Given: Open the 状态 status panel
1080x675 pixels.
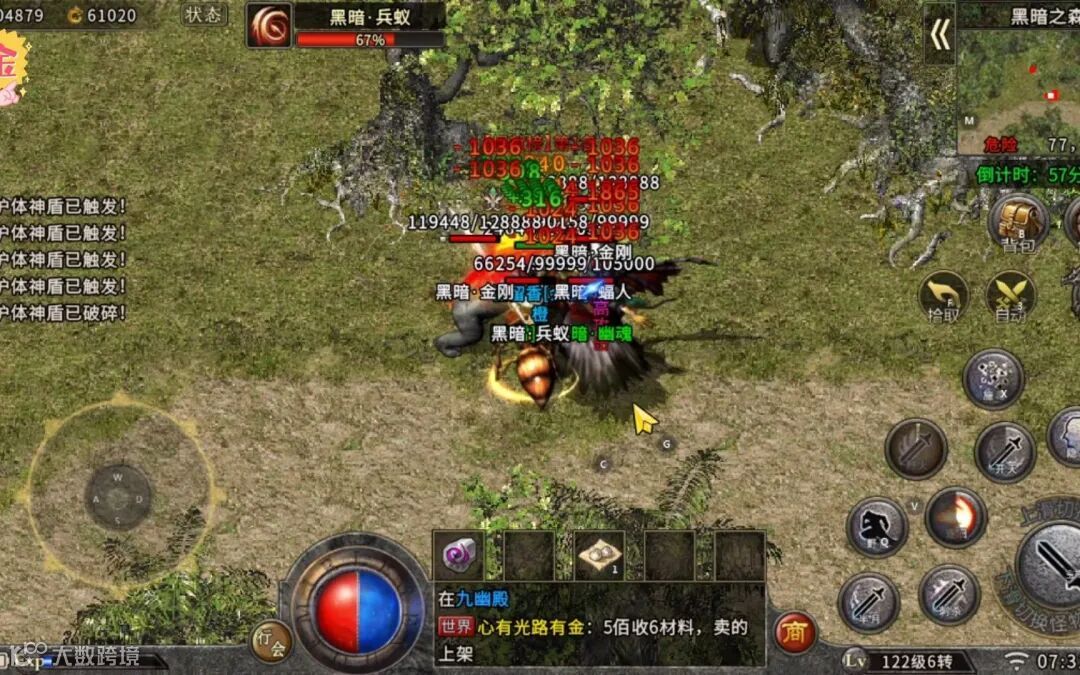Looking at the screenshot, I should pyautogui.click(x=204, y=14).
